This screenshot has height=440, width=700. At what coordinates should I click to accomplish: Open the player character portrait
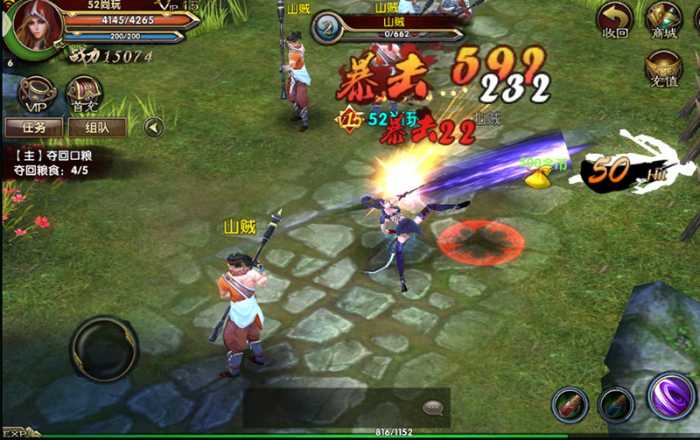point(33,28)
